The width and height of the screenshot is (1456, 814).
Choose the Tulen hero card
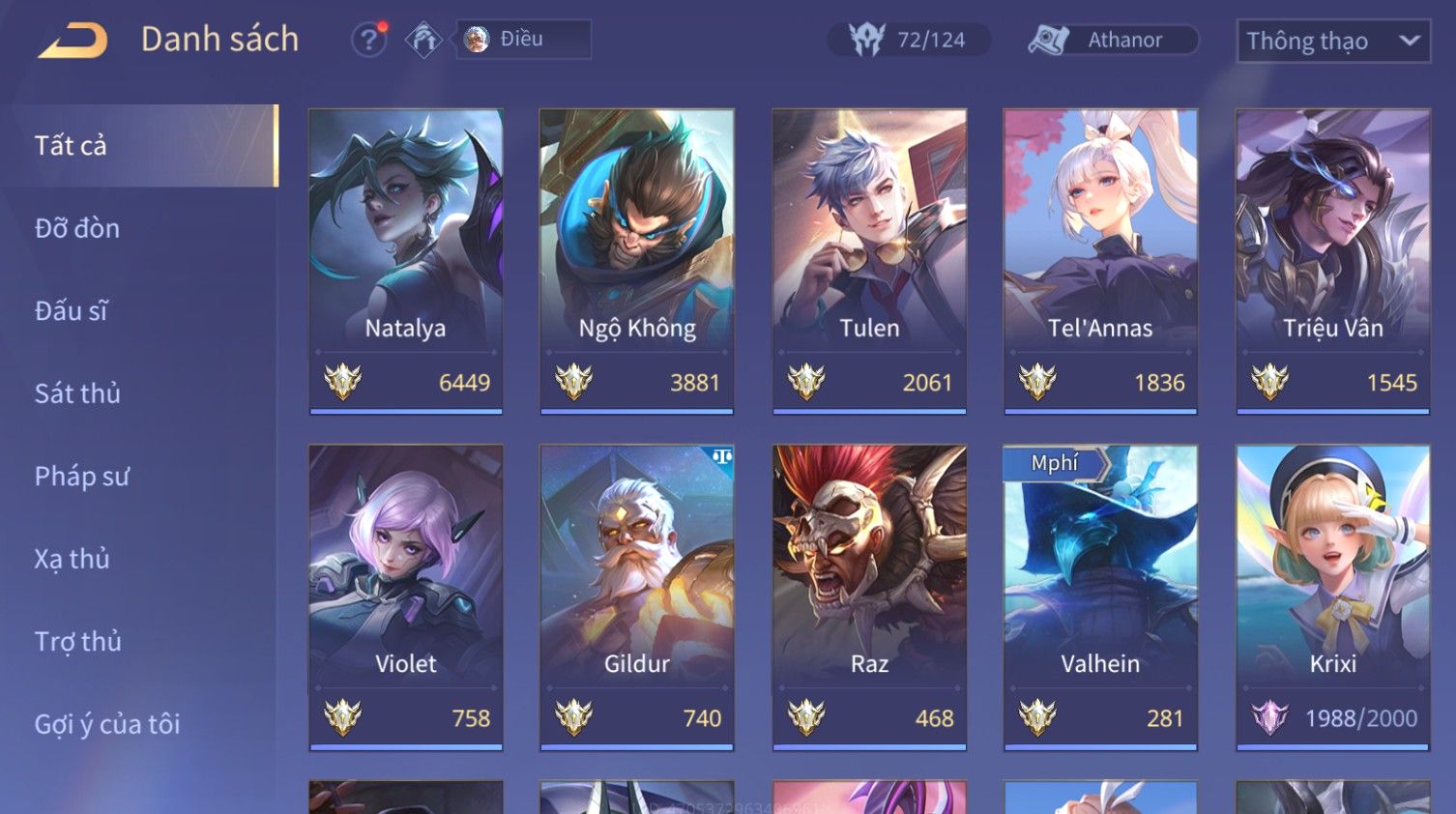click(x=869, y=261)
